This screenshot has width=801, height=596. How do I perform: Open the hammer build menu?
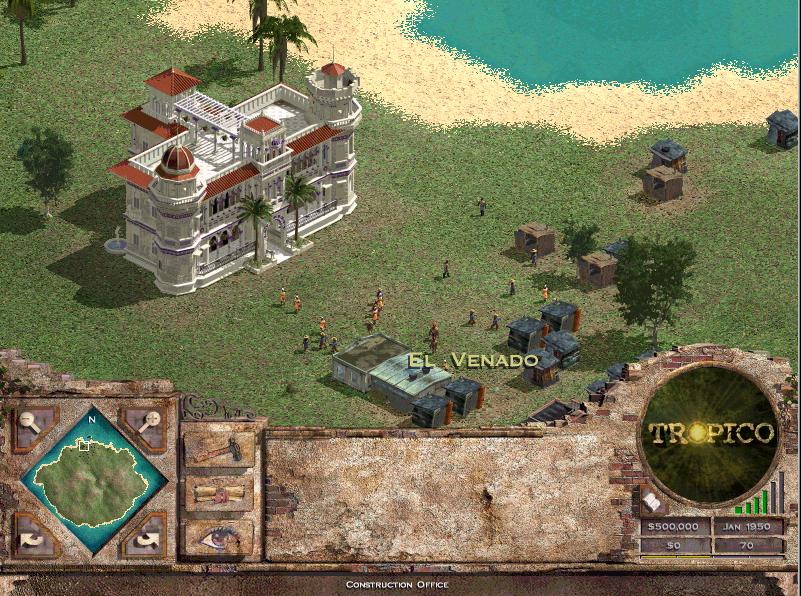click(218, 449)
